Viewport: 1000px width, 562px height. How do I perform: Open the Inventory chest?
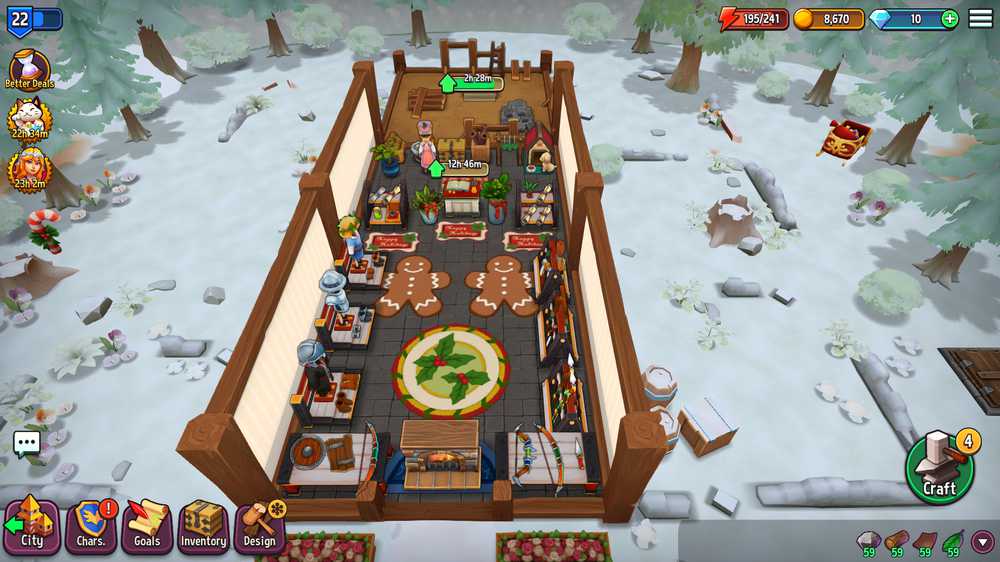203,525
